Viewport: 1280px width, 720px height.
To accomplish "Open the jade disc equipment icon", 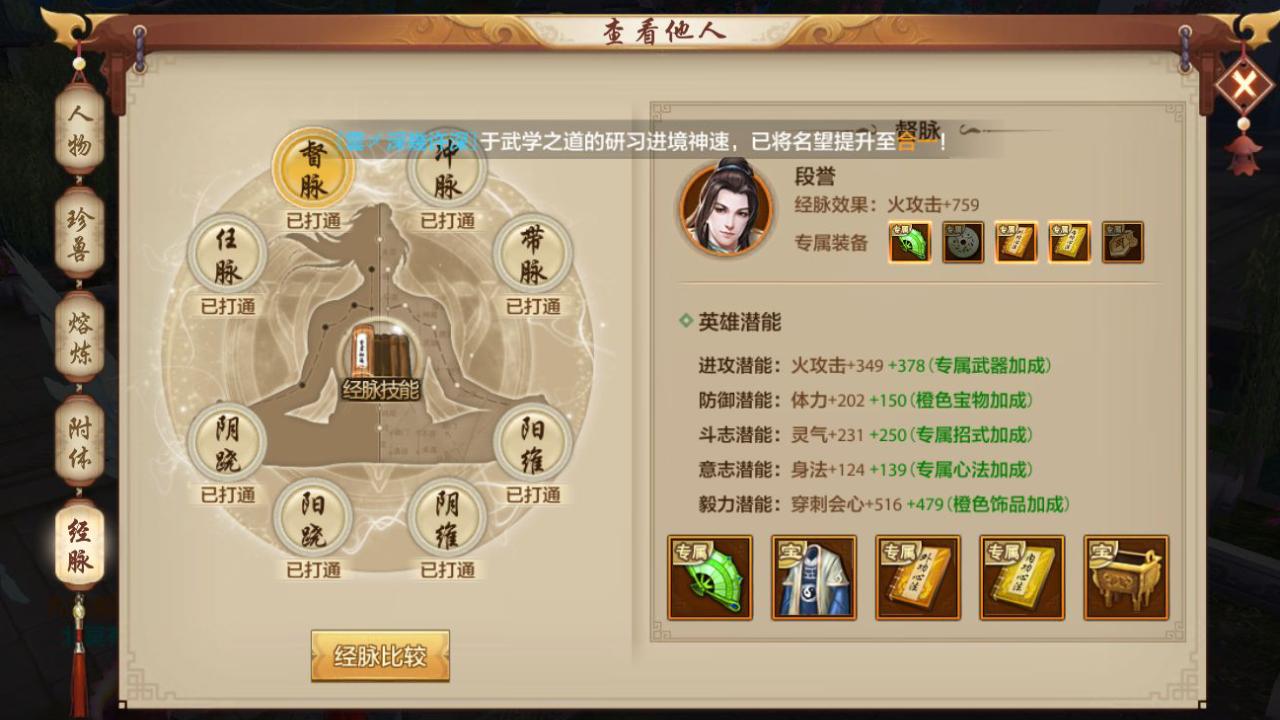I will pyautogui.click(x=962, y=242).
